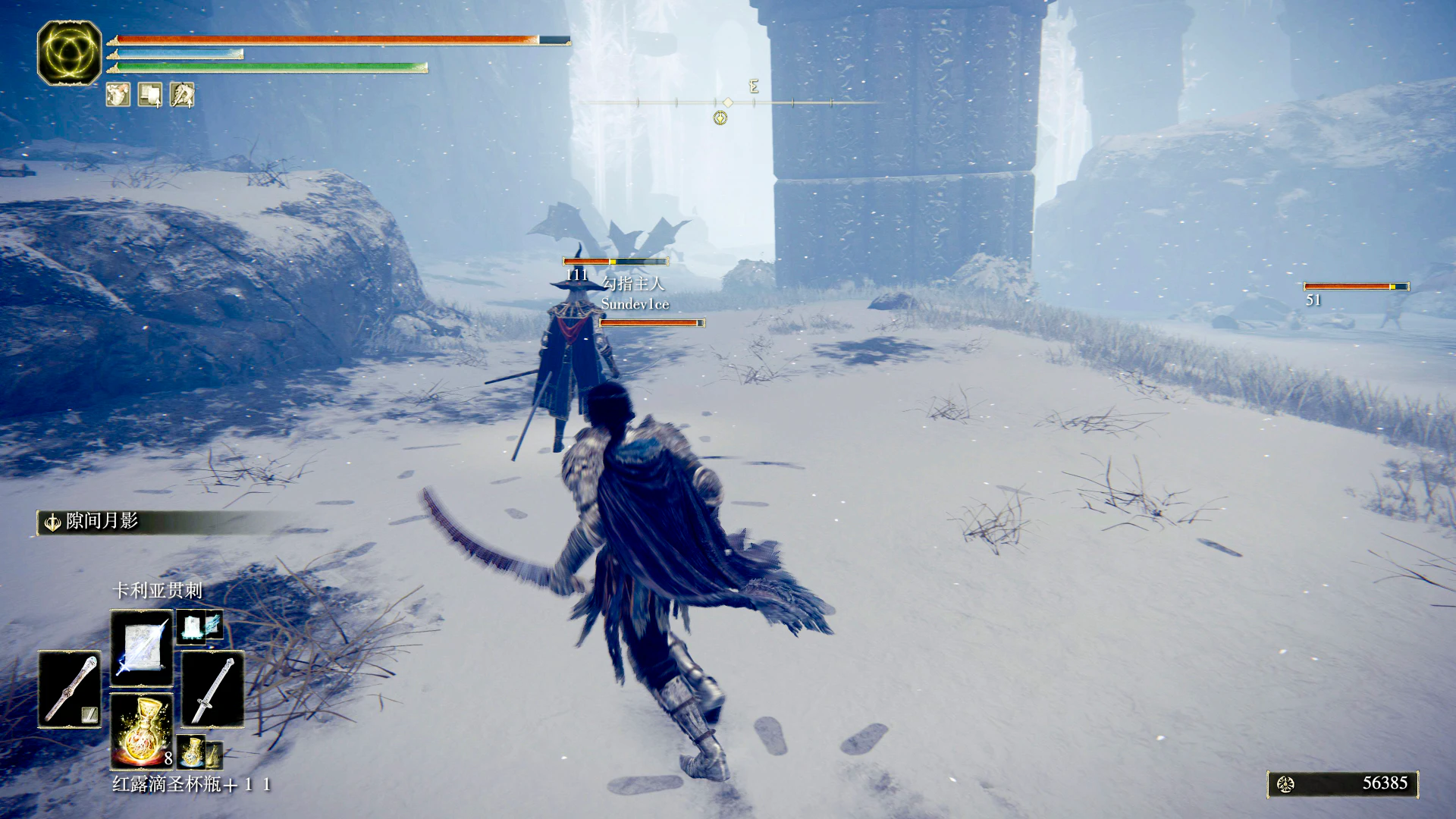This screenshot has height=819, width=1456.
Task: Select the Carian Piercer spell slot
Action: 142,648
